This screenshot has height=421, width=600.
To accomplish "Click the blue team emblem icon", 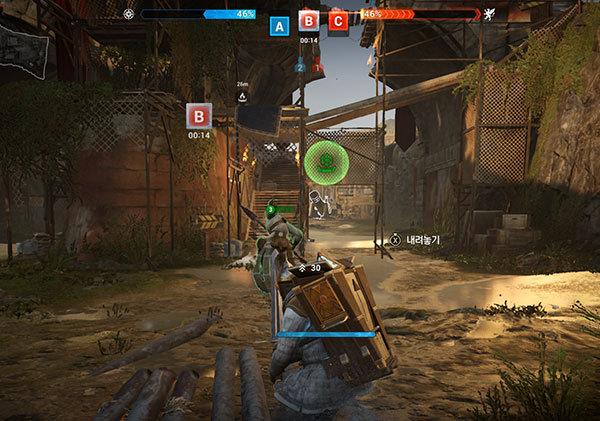I will [x=128, y=14].
